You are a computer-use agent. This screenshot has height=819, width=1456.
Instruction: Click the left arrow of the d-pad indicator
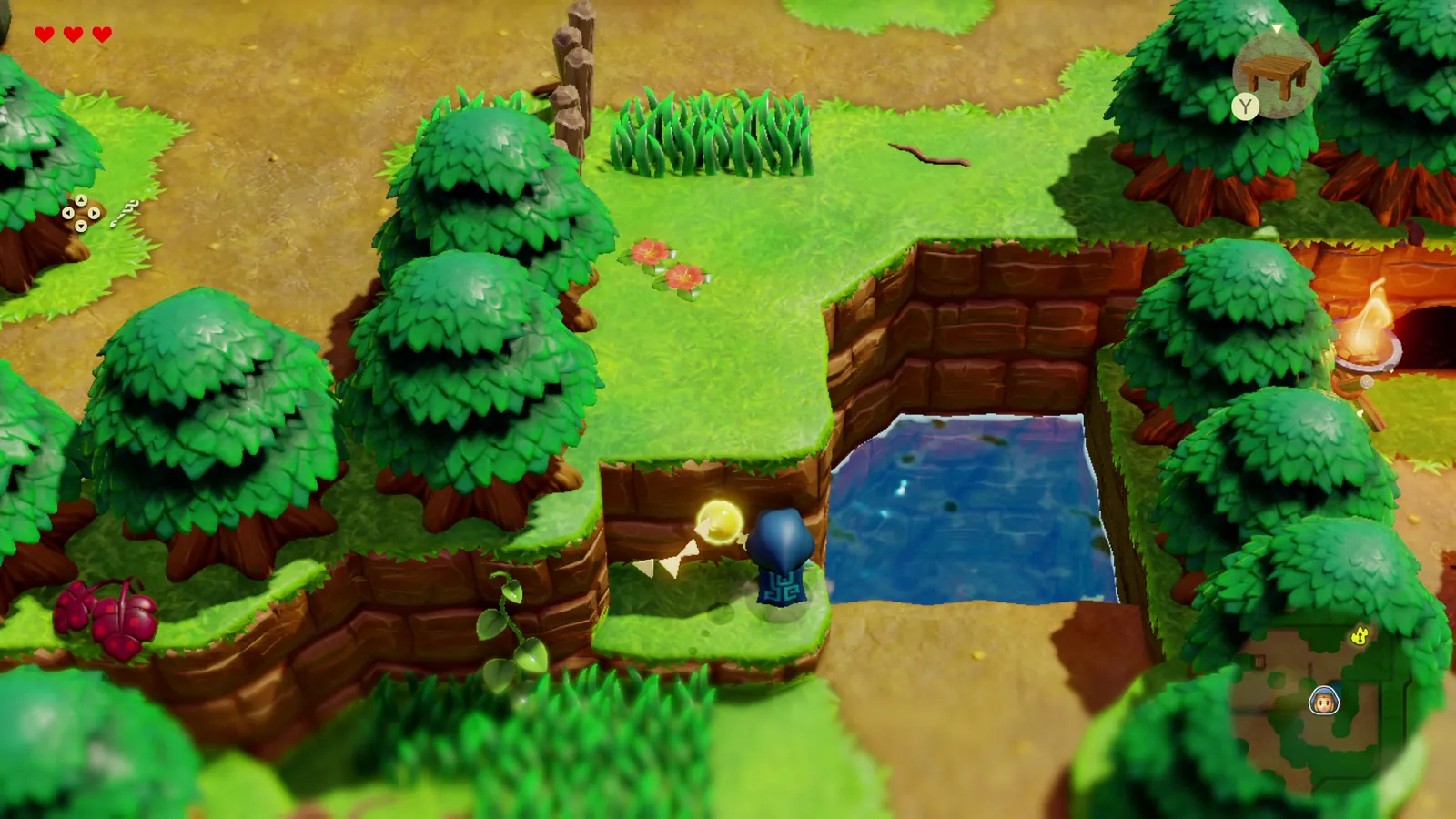(x=67, y=213)
